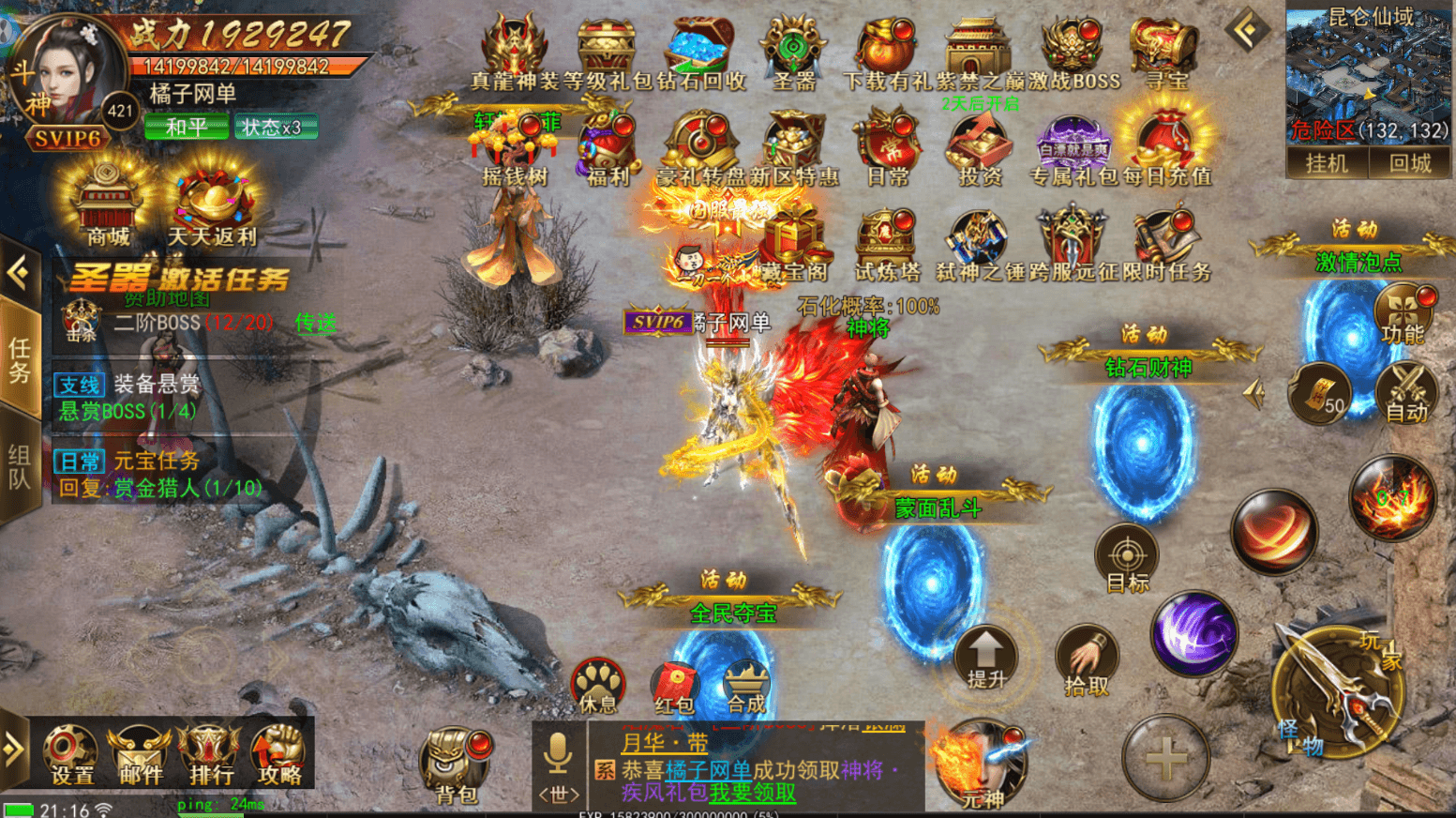Open the 邮件 mail inbox
This screenshot has width=1456, height=818.
[x=141, y=753]
